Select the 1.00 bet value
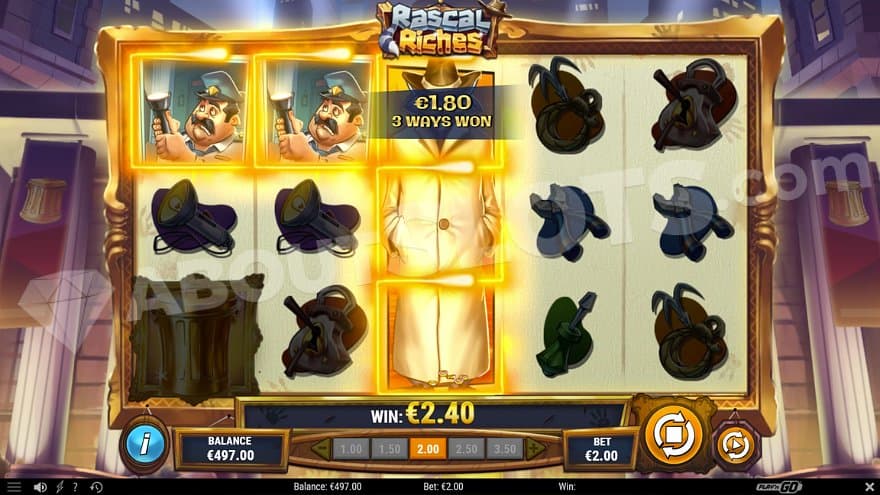Viewport: 880px width, 495px height. click(351, 449)
